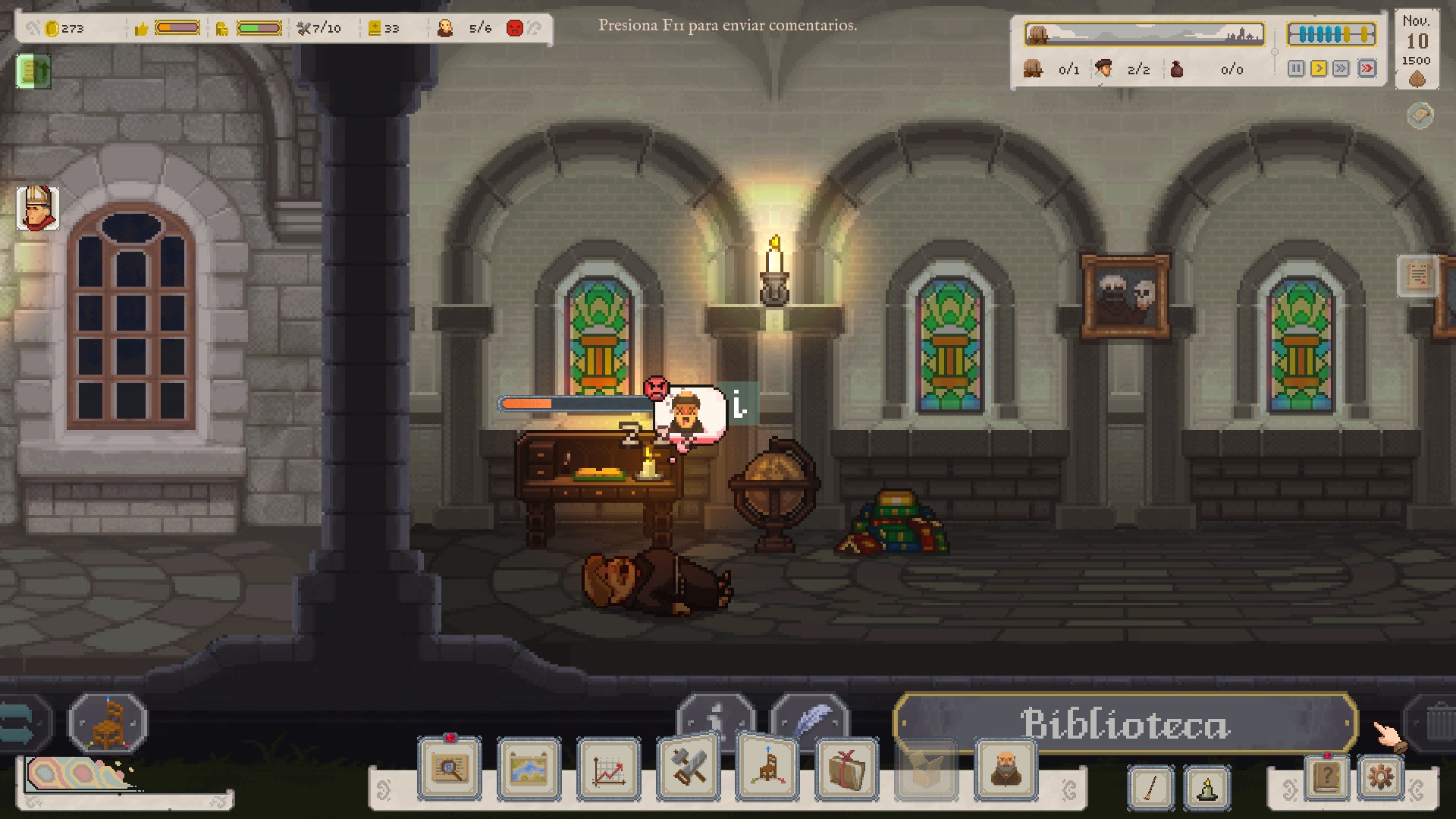Open the hammer and saw build menu
The image size is (1456, 819).
point(689,767)
